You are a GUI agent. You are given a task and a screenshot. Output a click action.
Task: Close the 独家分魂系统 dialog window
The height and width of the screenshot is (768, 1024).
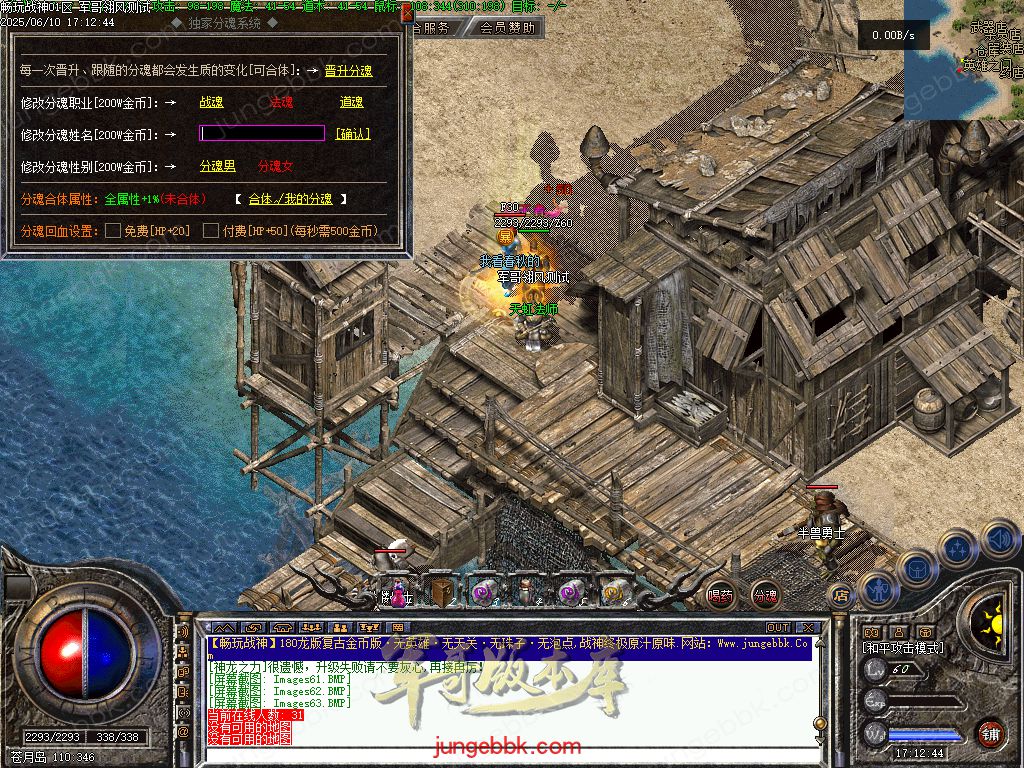[x=406, y=15]
